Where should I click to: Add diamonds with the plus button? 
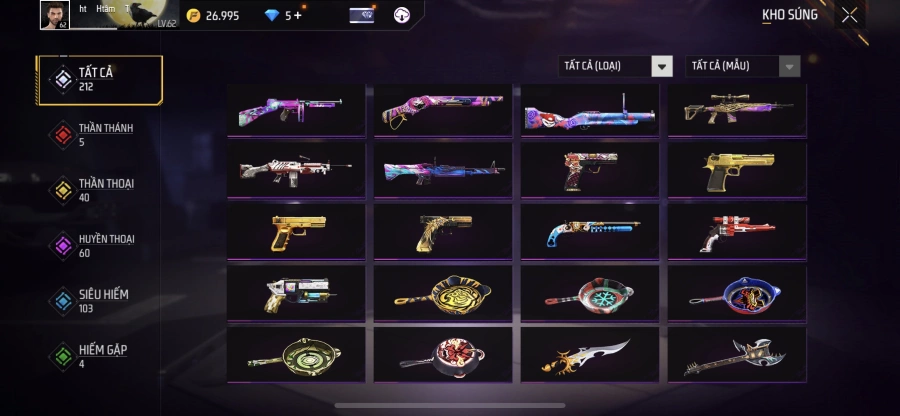296,15
